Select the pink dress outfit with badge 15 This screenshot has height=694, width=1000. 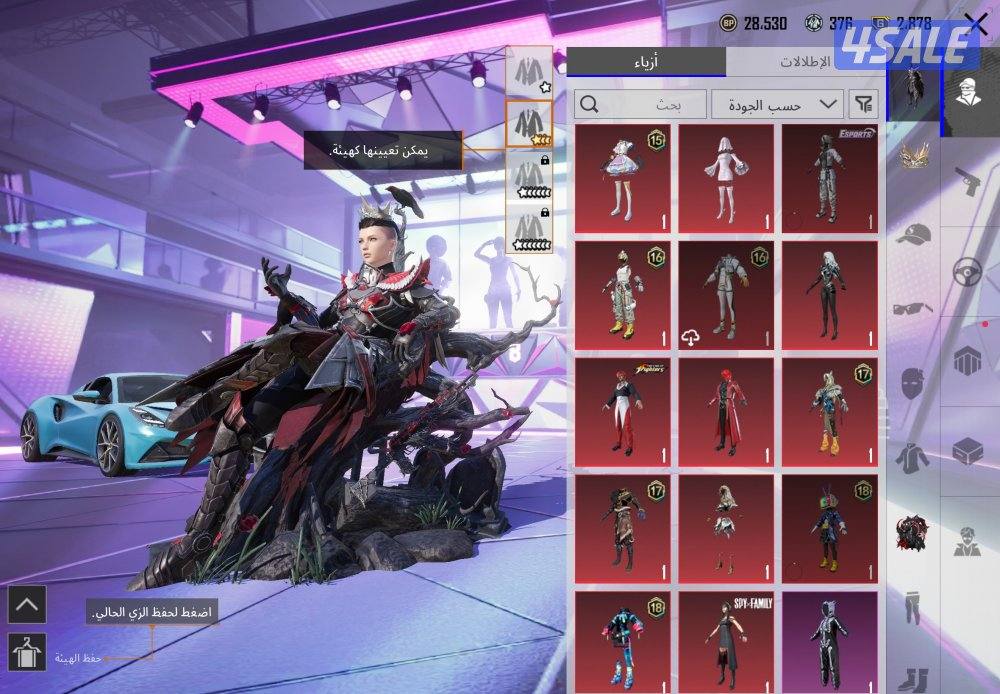[623, 176]
